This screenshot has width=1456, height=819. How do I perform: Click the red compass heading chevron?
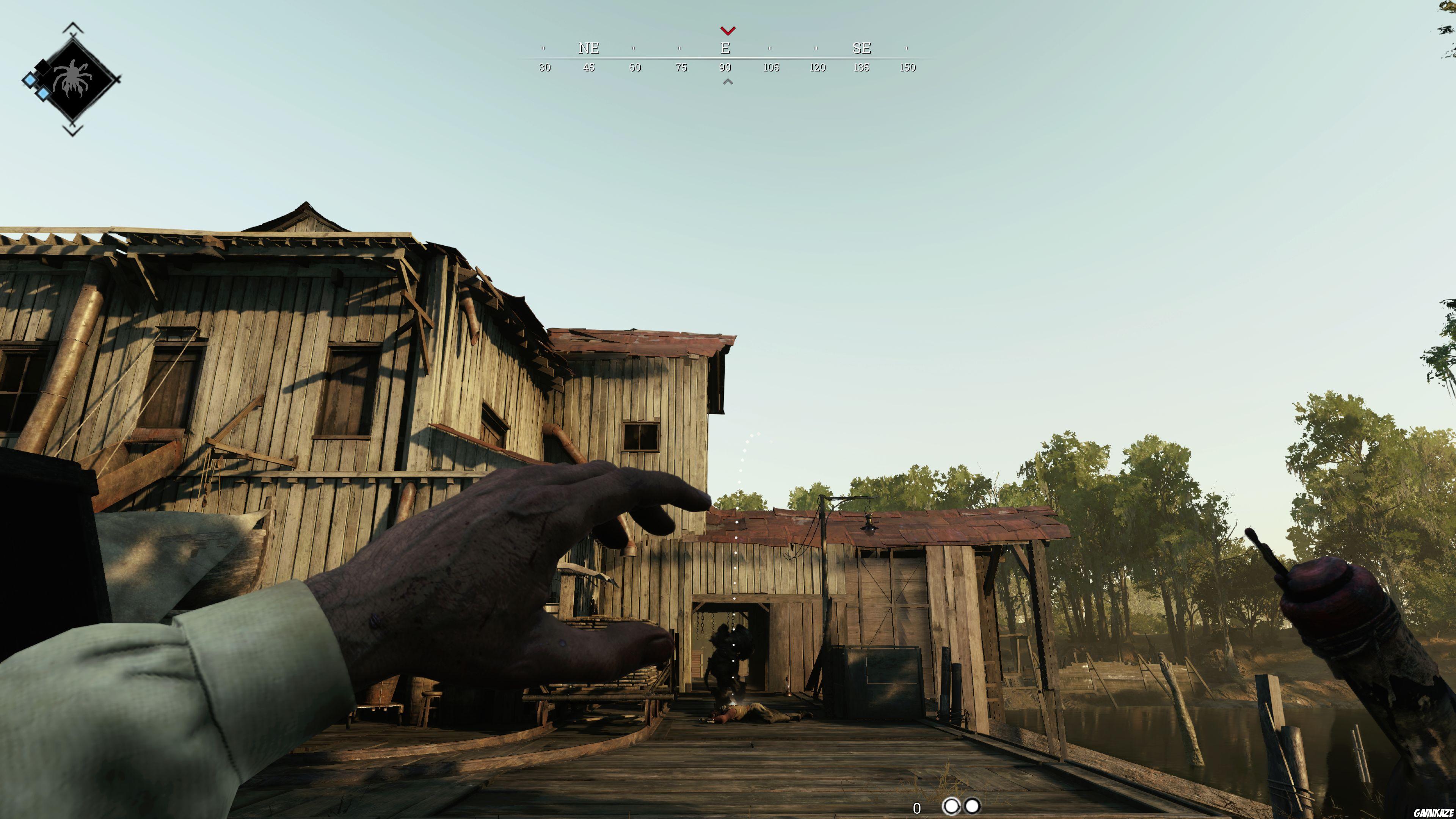[x=728, y=31]
